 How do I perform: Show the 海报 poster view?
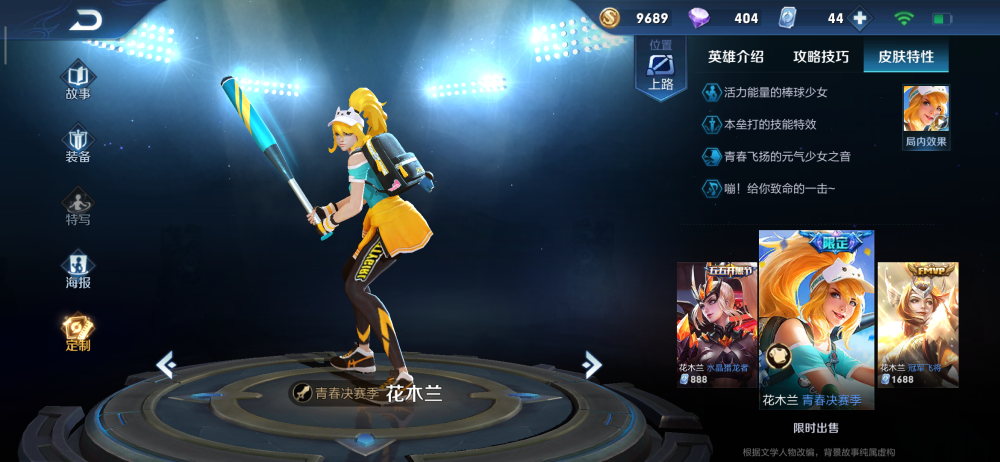coord(78,270)
